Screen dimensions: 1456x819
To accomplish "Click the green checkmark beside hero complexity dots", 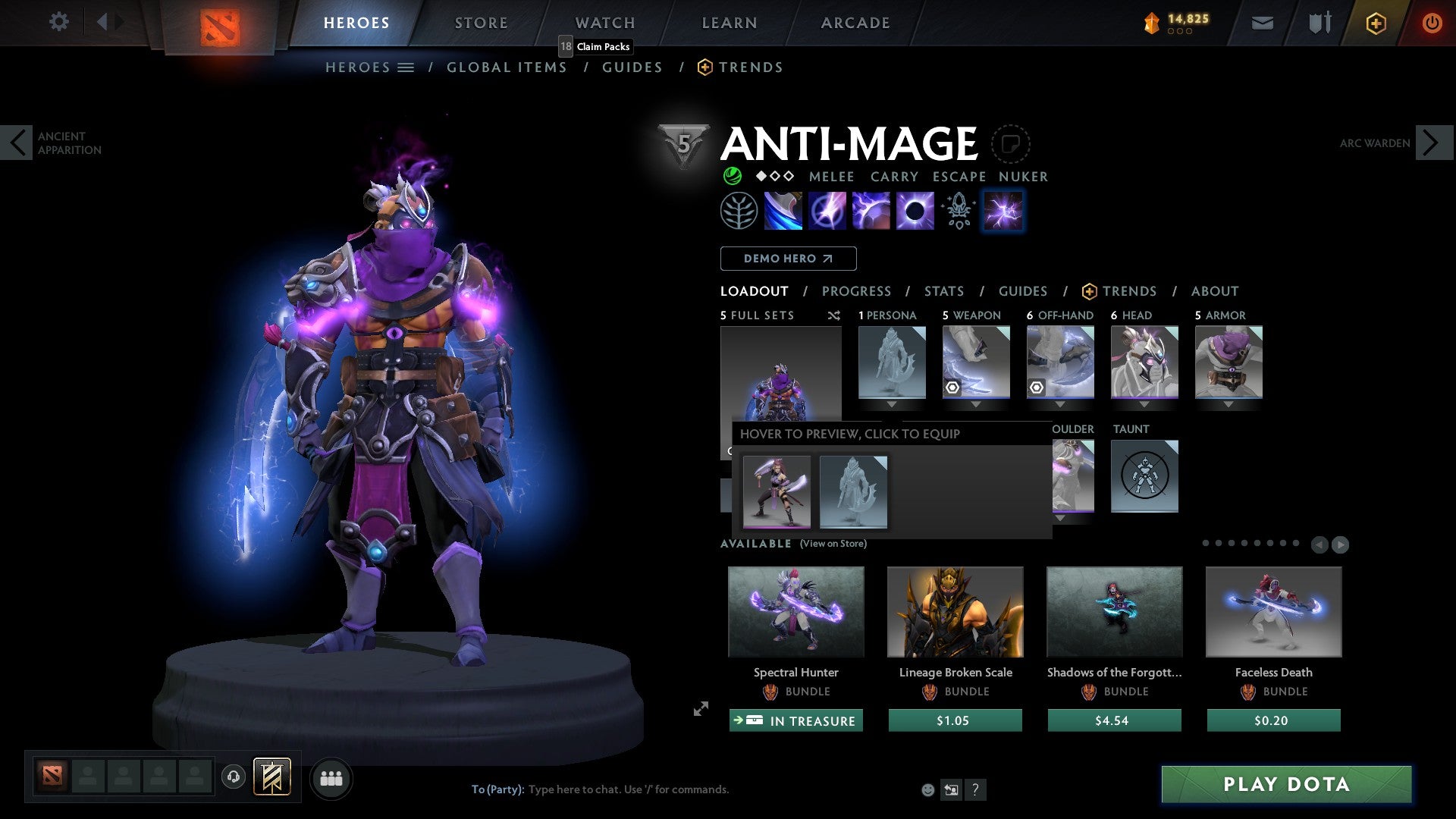I will click(731, 176).
